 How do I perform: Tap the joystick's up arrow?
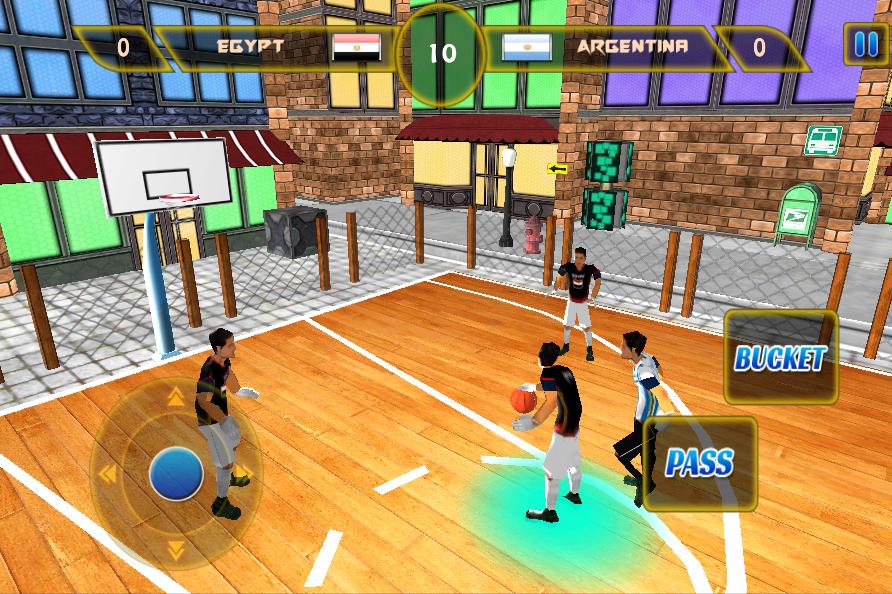click(176, 398)
